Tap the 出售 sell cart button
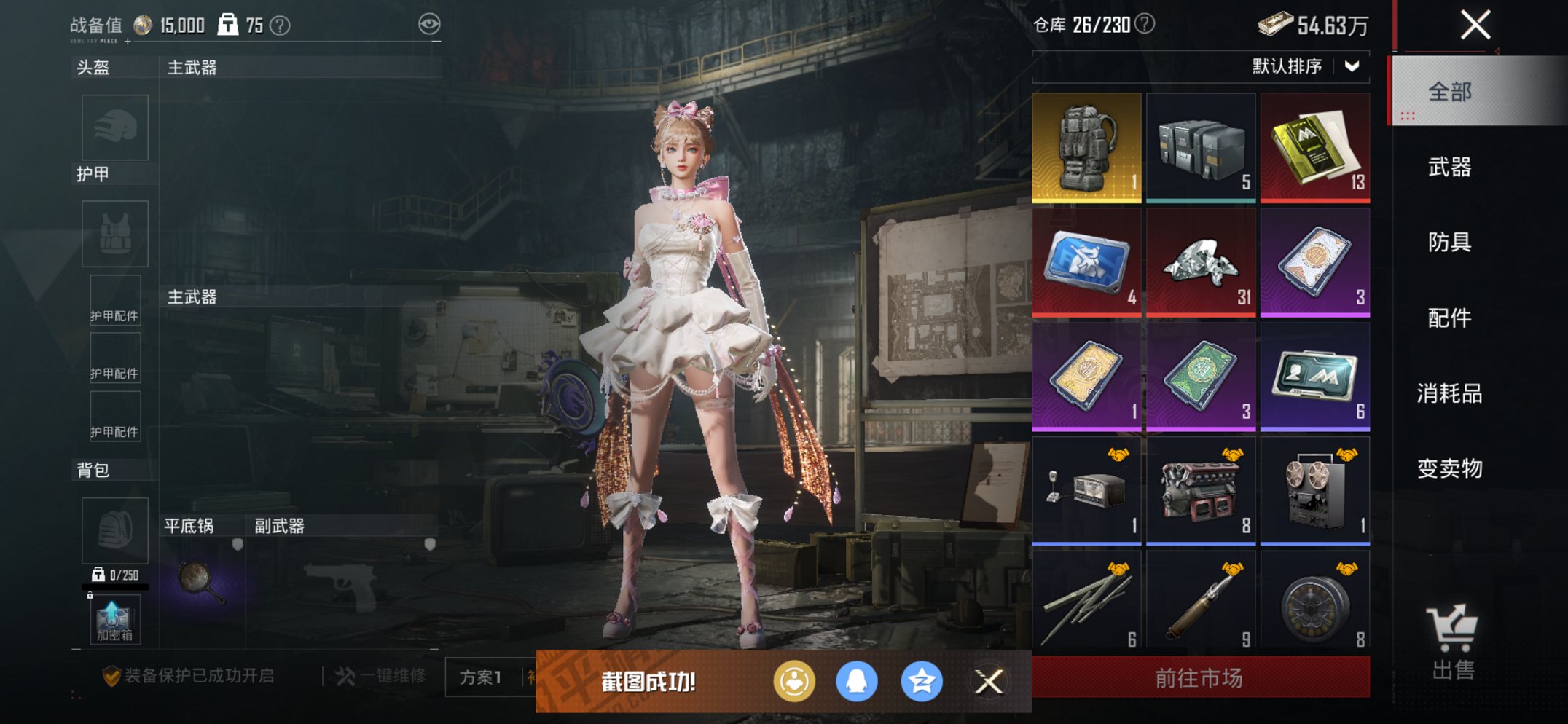Screen dimensions: 1568x724 [x=1452, y=642]
